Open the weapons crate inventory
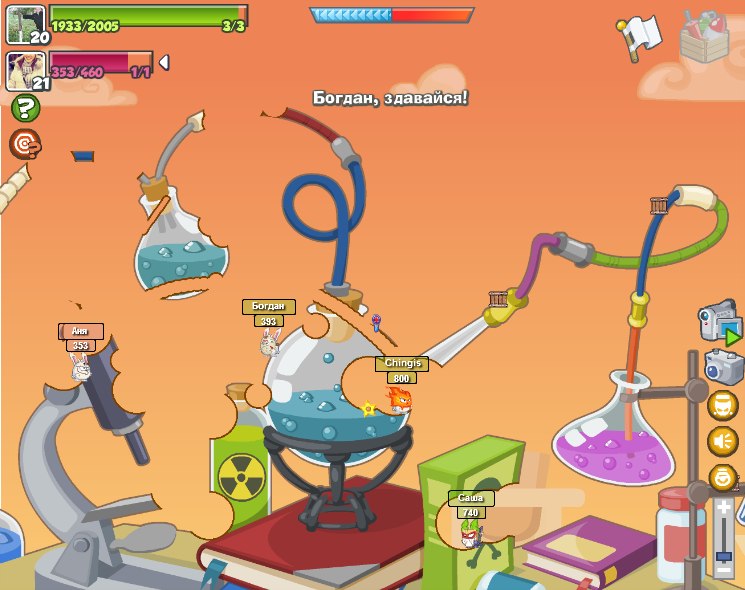745x590 pixels. [704, 37]
